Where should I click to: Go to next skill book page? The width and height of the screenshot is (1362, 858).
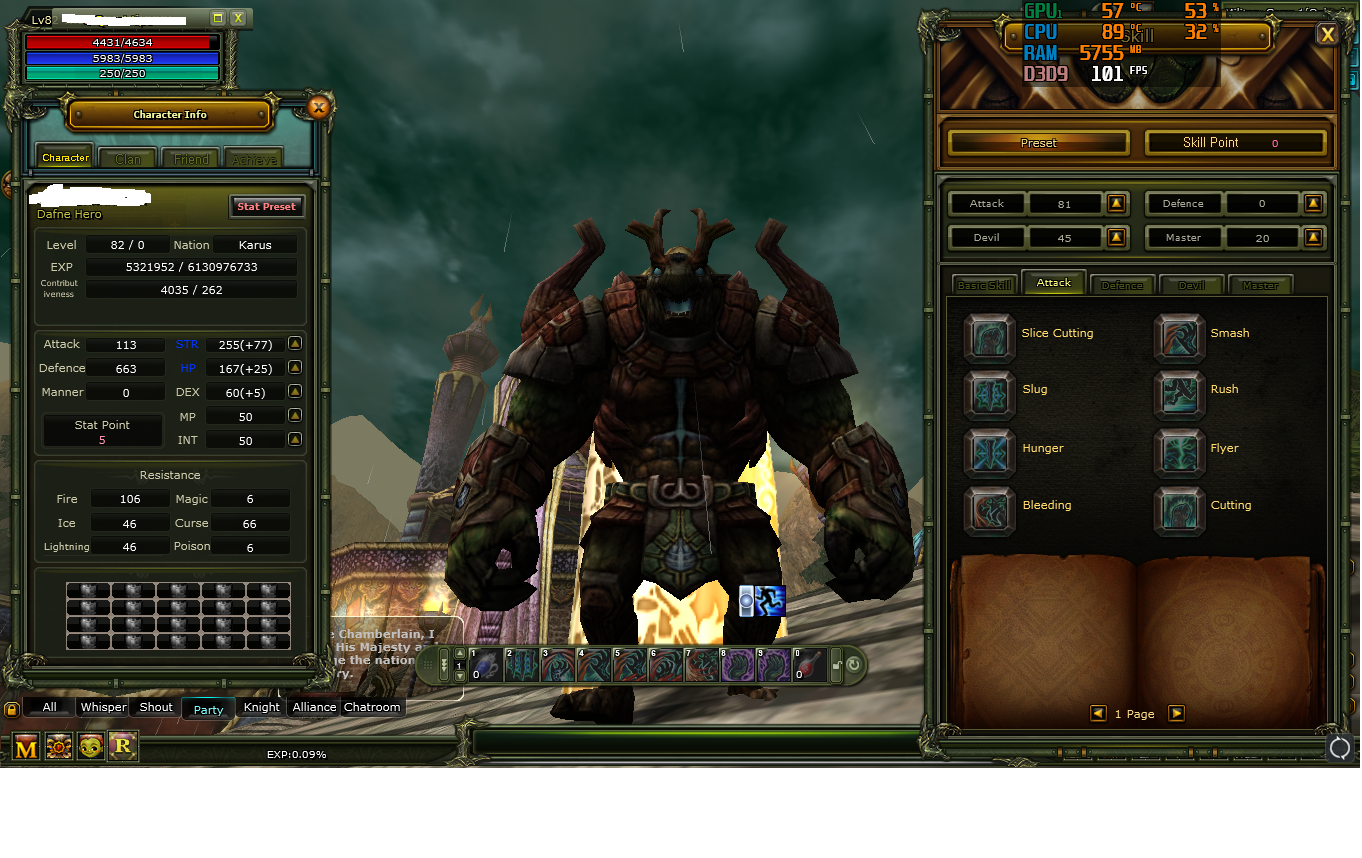[x=1177, y=713]
